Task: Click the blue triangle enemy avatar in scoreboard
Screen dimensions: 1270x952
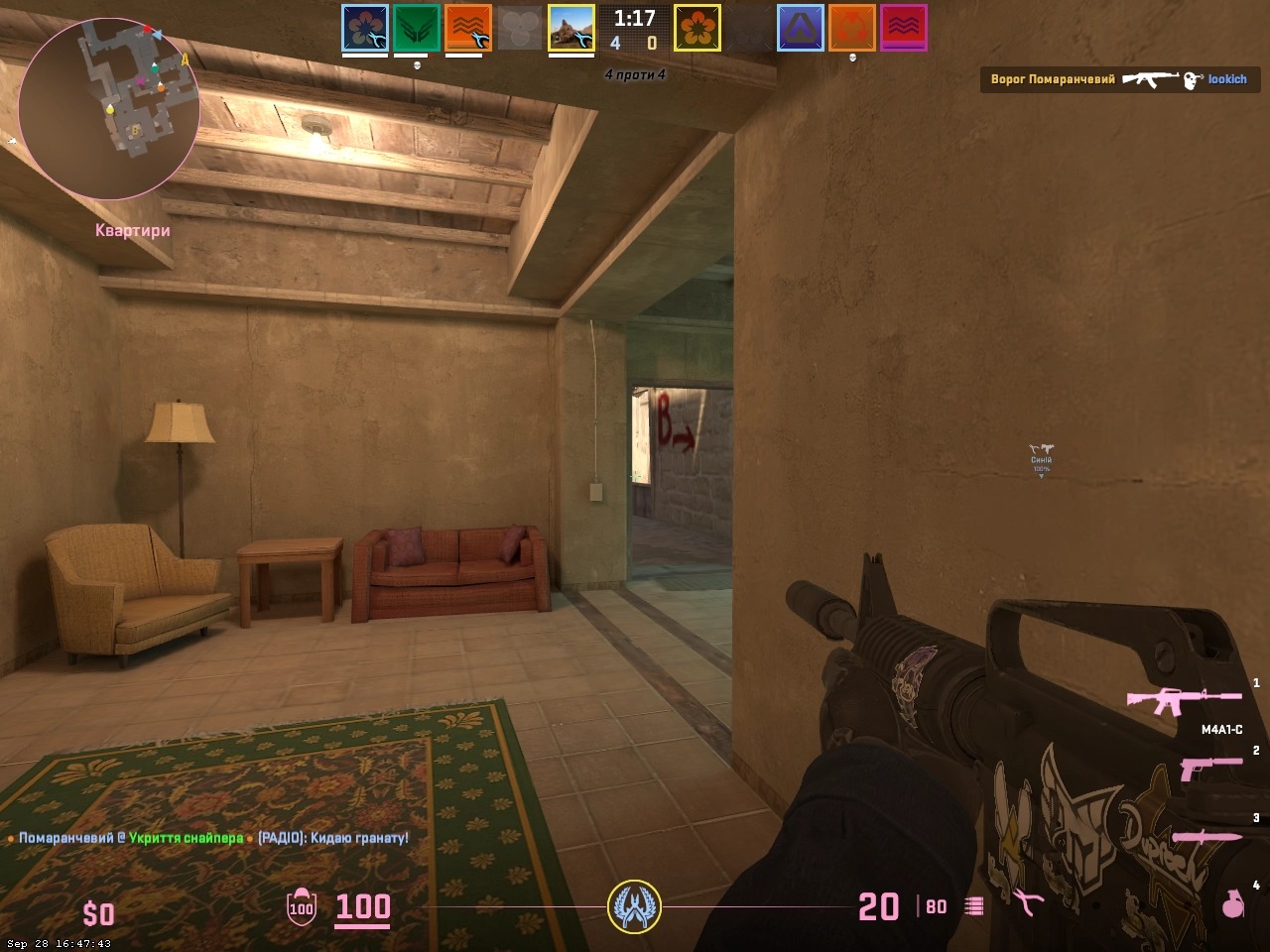Action: point(800,28)
